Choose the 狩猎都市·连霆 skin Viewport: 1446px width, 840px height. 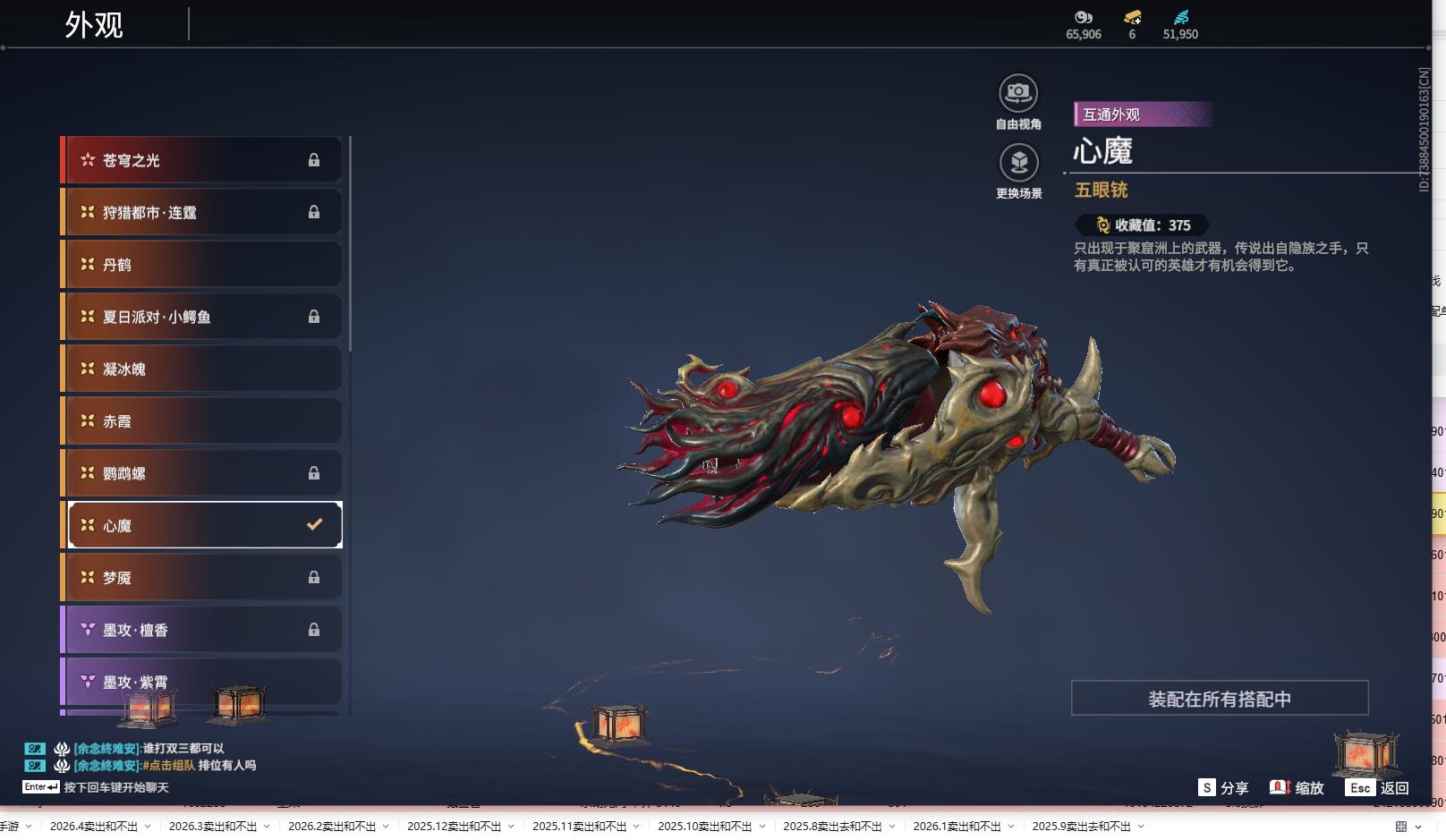pos(202,212)
